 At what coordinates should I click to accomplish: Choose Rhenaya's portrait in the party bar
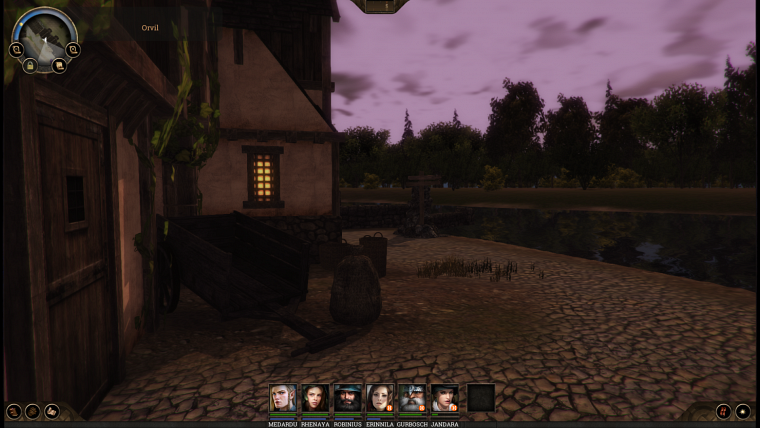click(315, 398)
